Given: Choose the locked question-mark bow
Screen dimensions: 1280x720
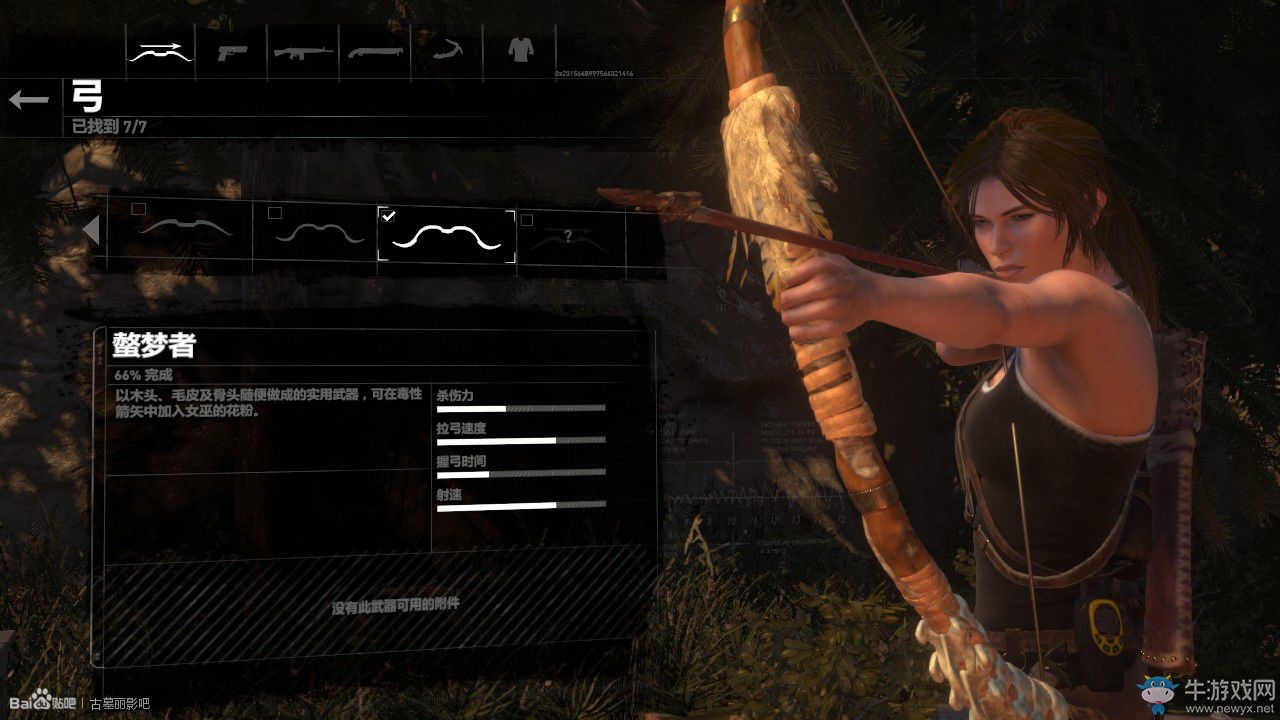Looking at the screenshot, I should [x=566, y=238].
